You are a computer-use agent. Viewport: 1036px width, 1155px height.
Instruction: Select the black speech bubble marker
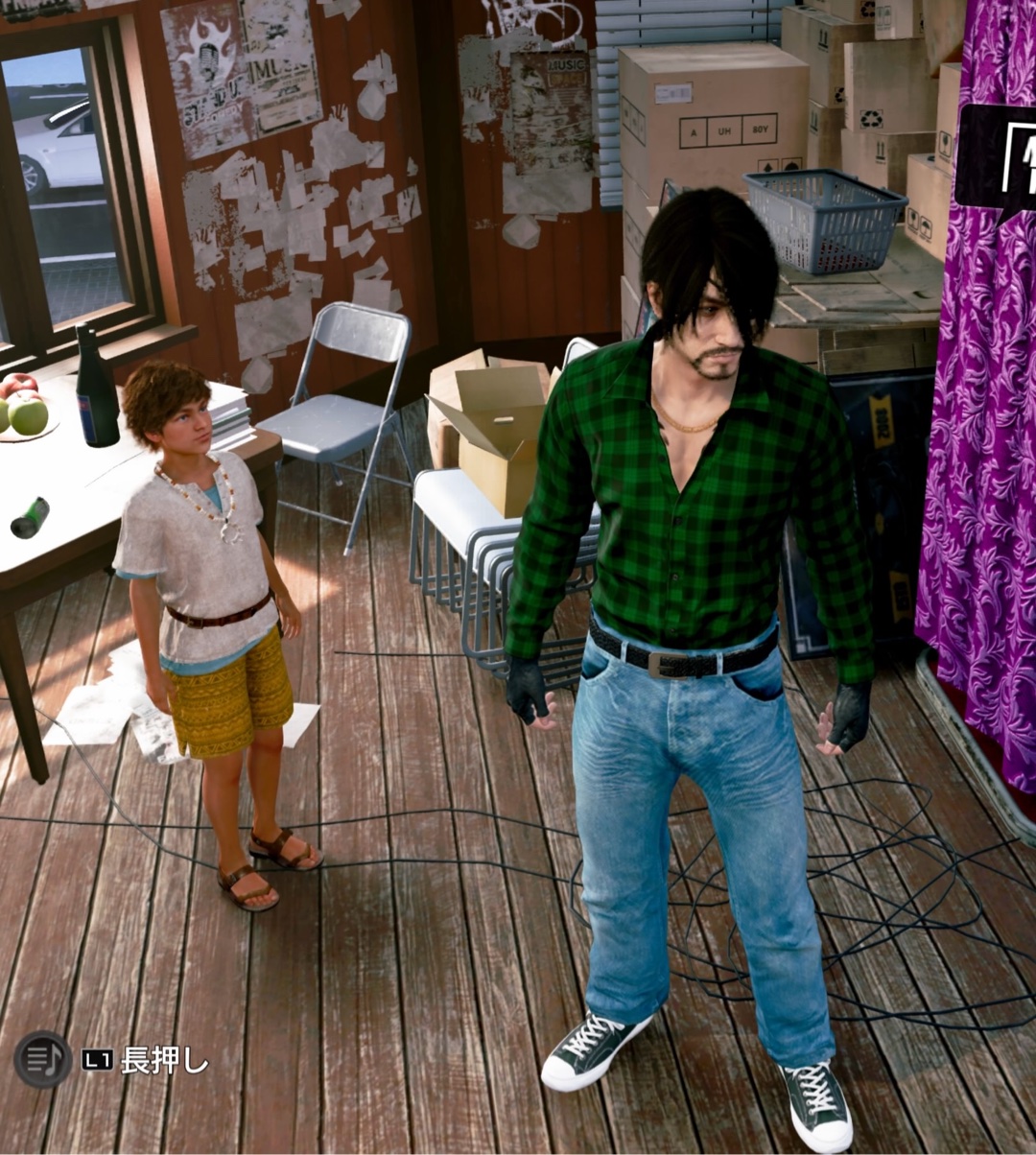(x=998, y=158)
